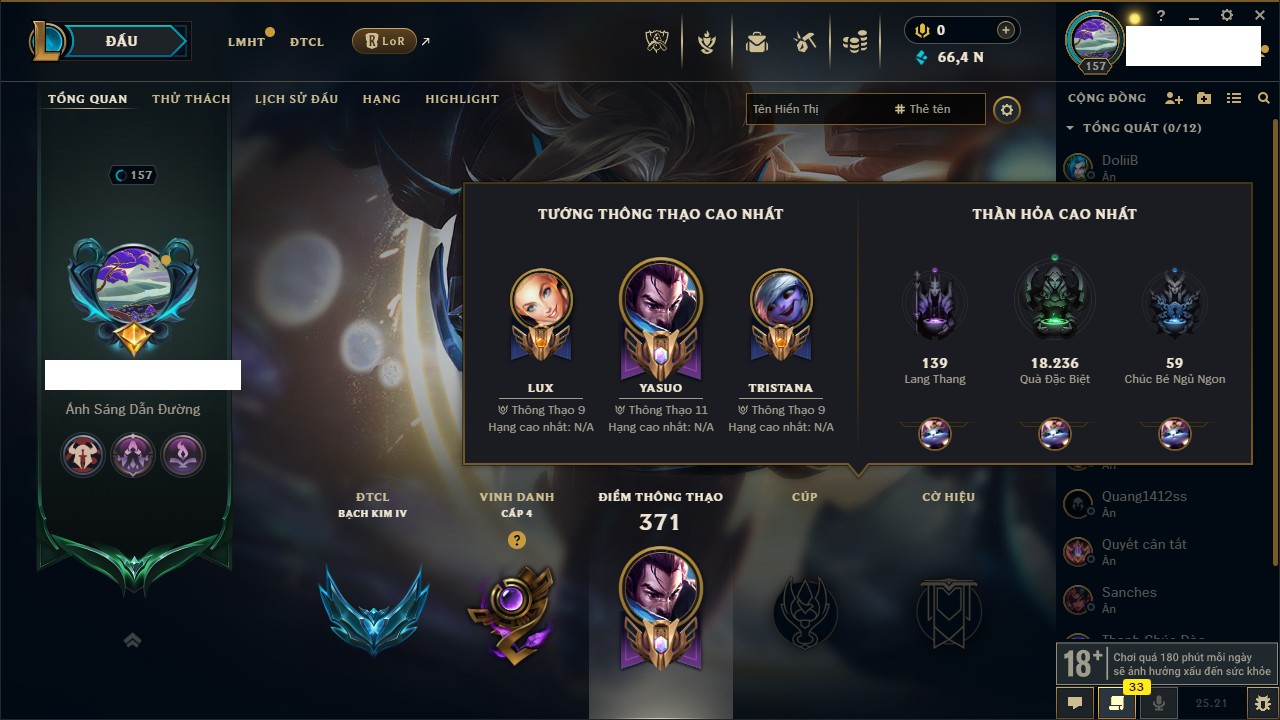
Task: Open the collection backpack icon
Action: tap(757, 42)
